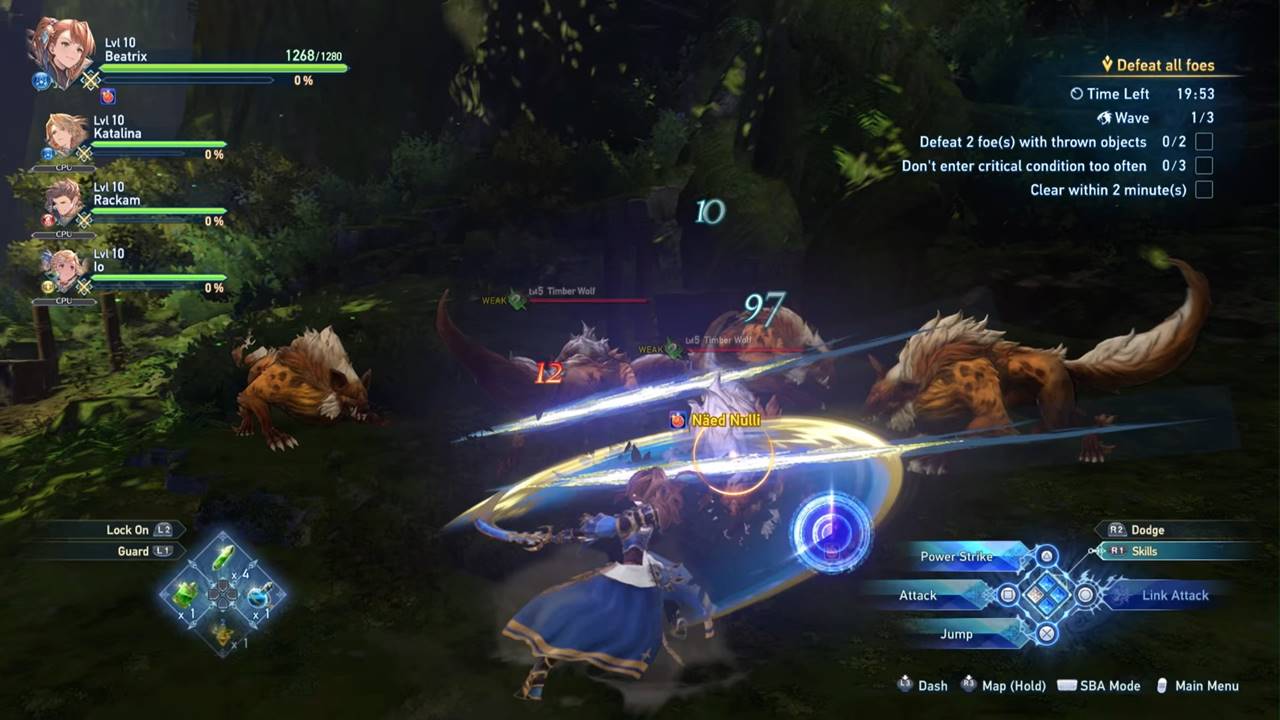Tick the Clear within 2 minutes checkbox
This screenshot has height=720, width=1280.
pyautogui.click(x=1204, y=190)
